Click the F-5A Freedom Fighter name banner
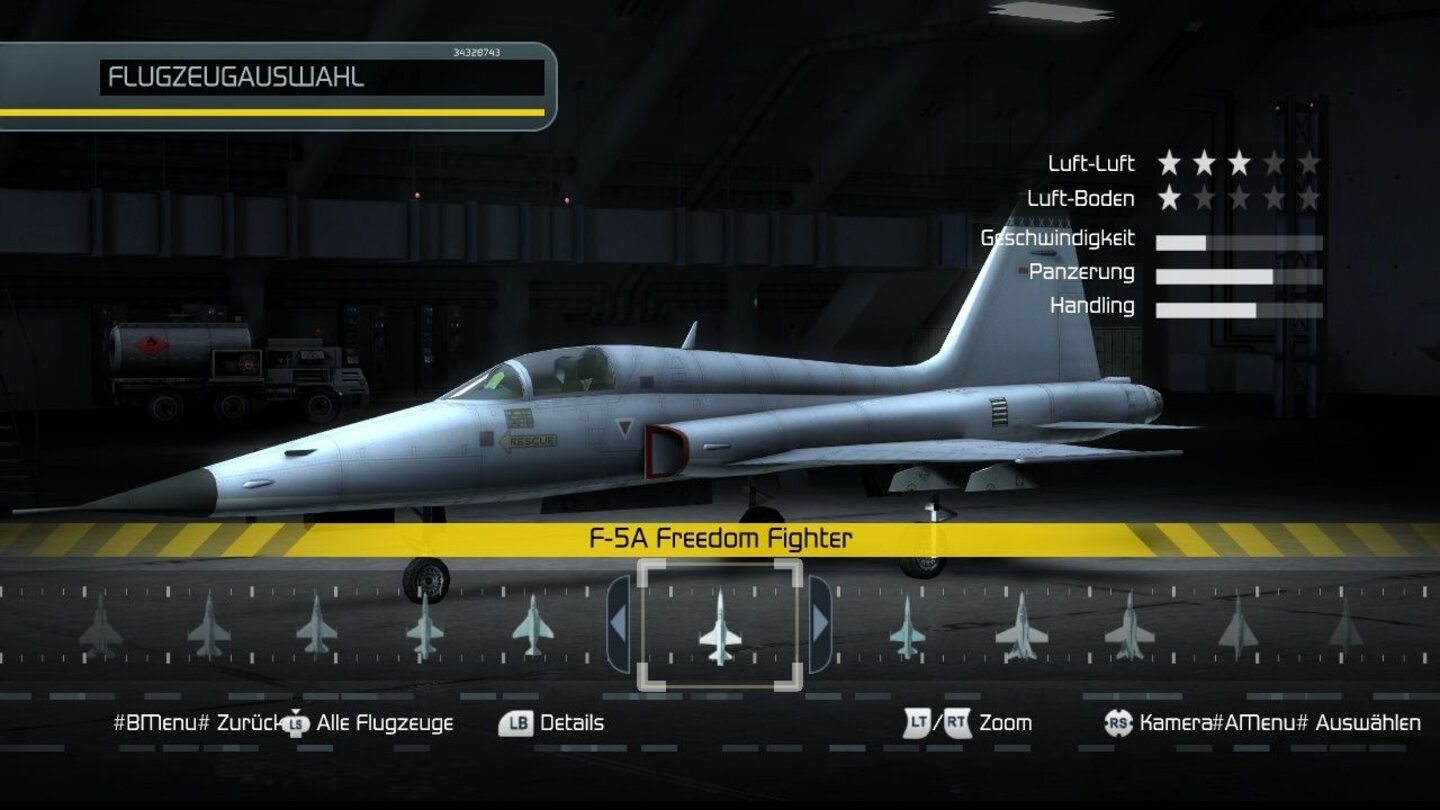1440x810 pixels. coord(720,539)
